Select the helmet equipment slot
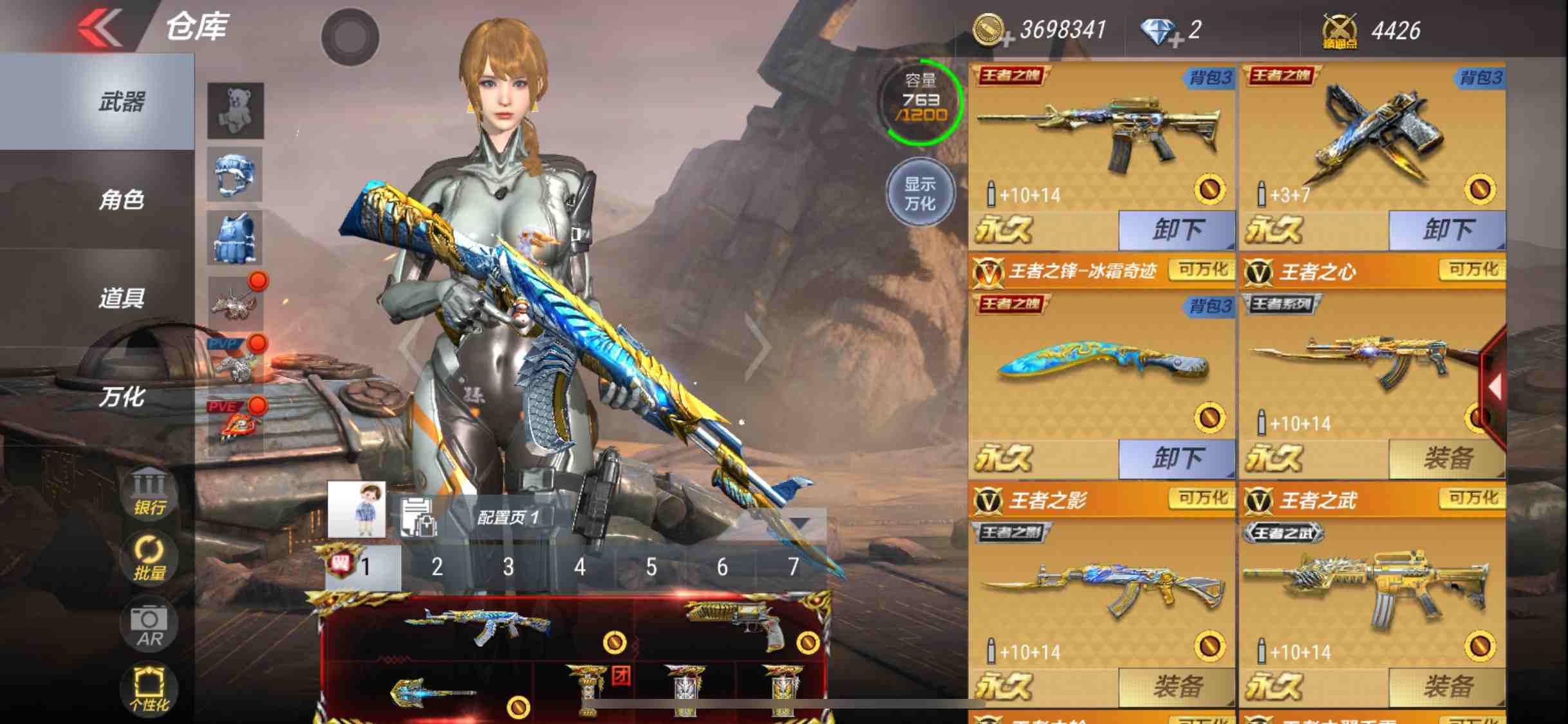 click(235, 174)
